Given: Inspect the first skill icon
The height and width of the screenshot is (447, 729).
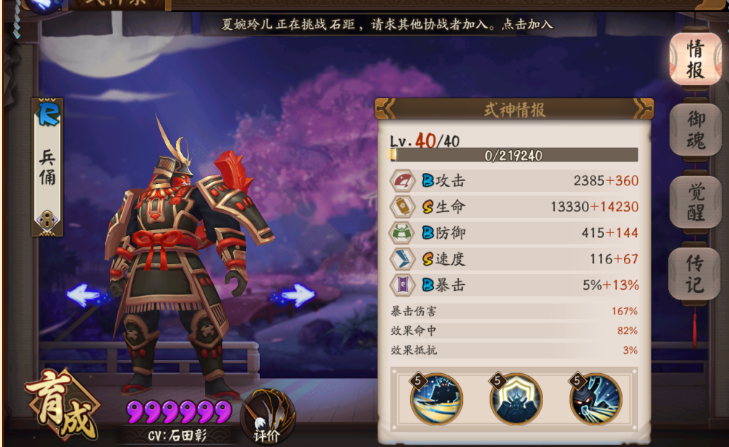Looking at the screenshot, I should [x=435, y=399].
